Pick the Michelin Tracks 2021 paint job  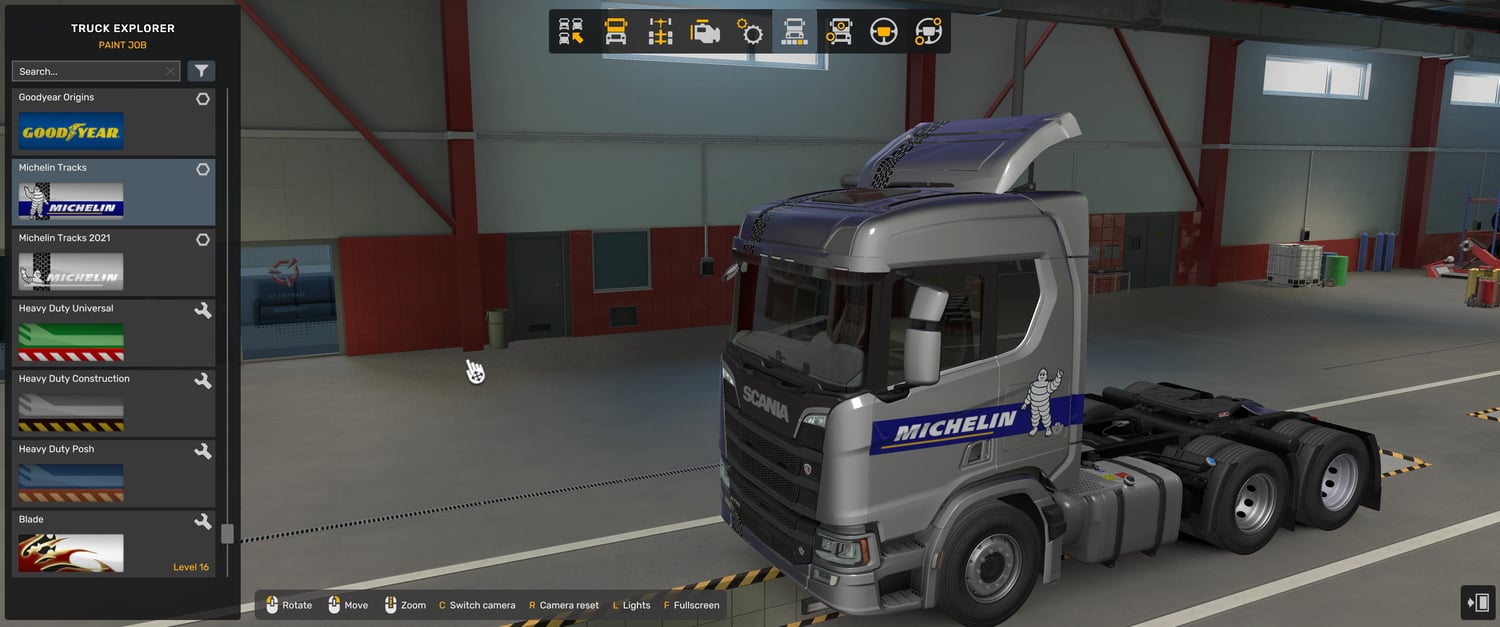pos(113,263)
